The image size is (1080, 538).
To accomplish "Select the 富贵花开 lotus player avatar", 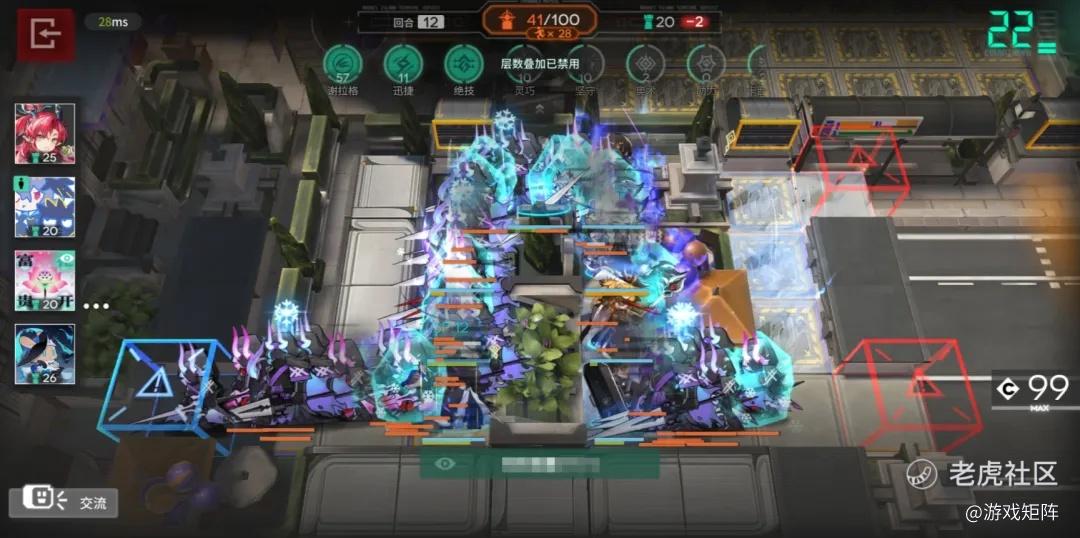I will coord(44,280).
